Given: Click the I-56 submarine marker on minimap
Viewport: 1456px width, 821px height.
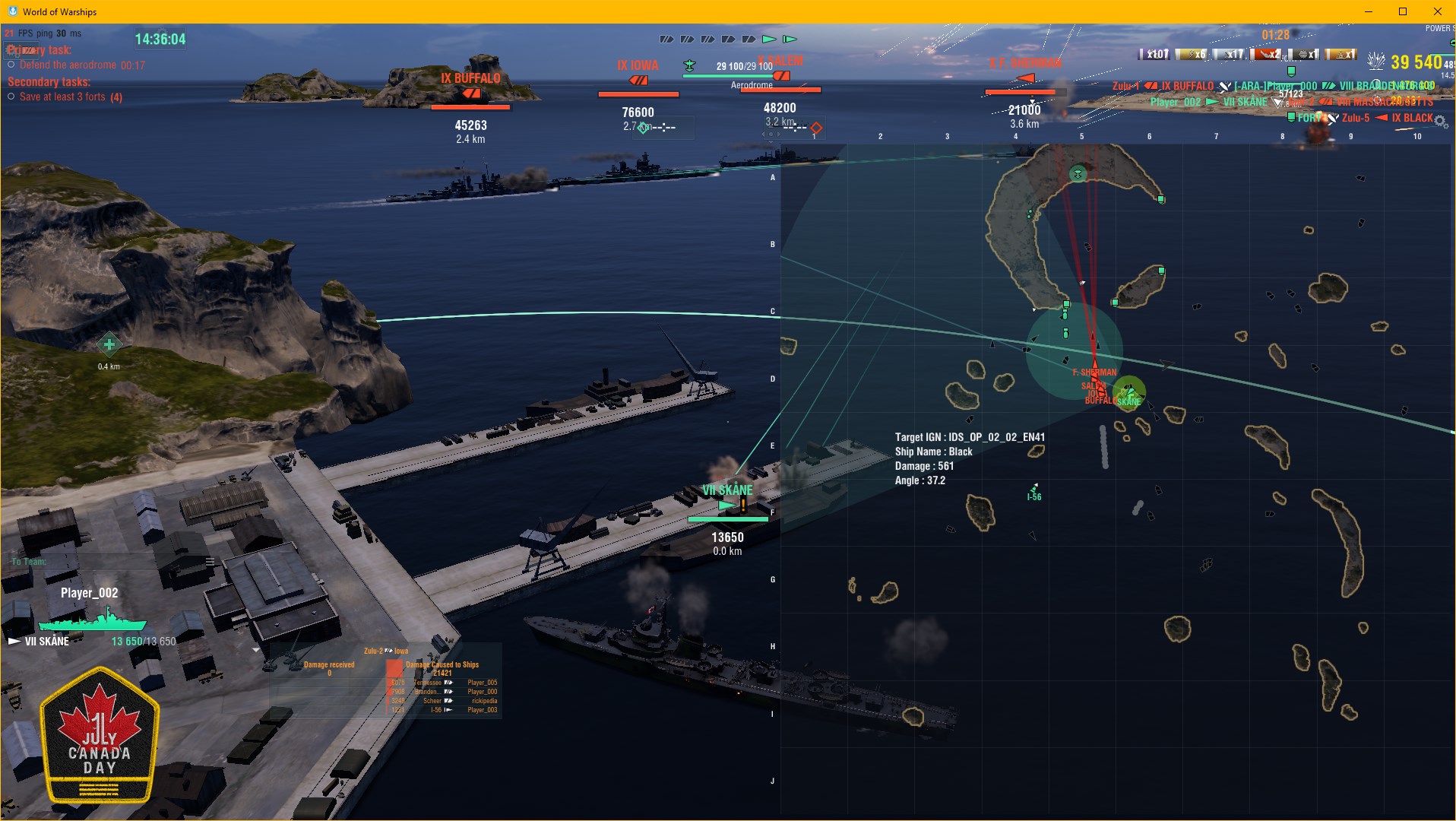Looking at the screenshot, I should coord(1033,490).
